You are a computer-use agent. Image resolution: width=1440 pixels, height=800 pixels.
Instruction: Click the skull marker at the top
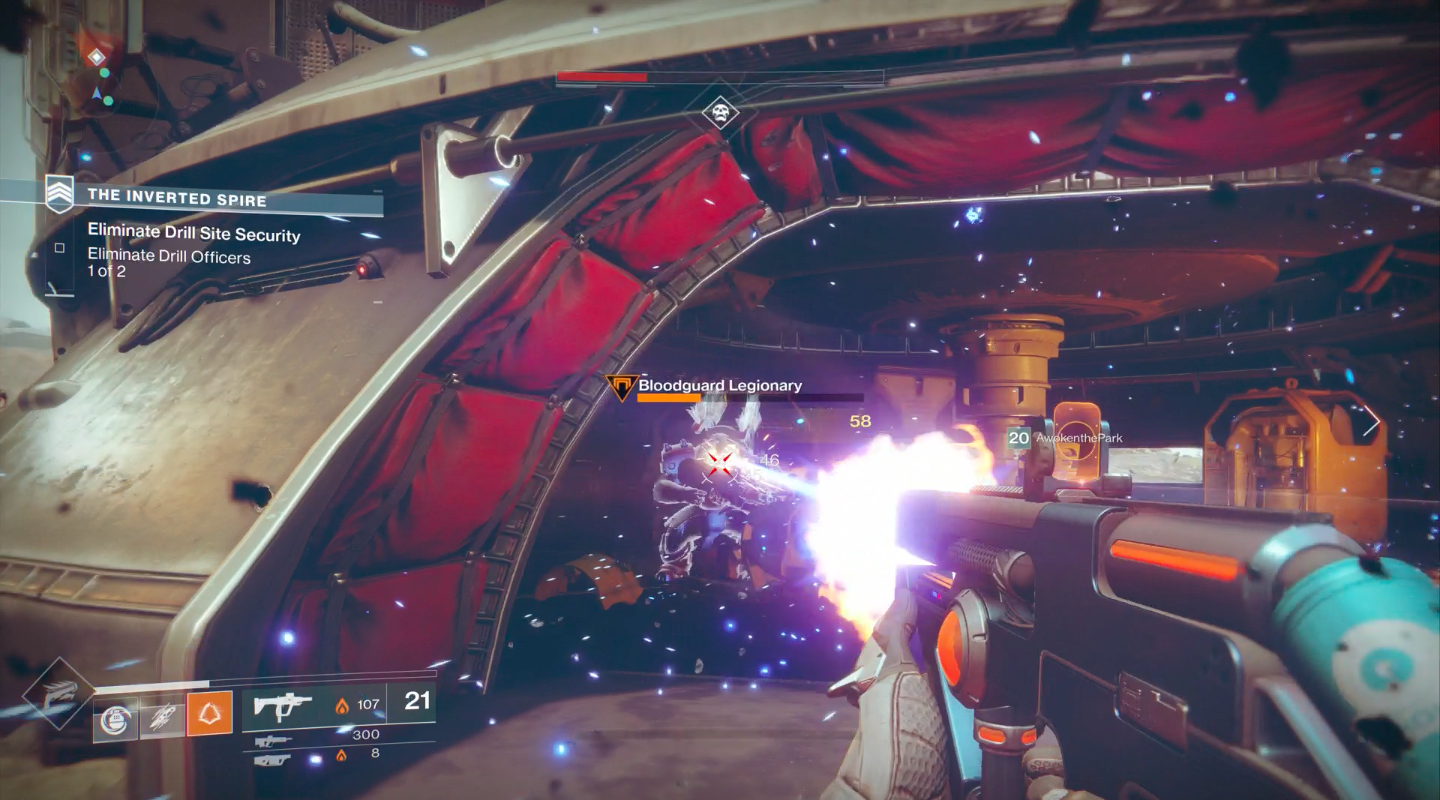pyautogui.click(x=720, y=112)
